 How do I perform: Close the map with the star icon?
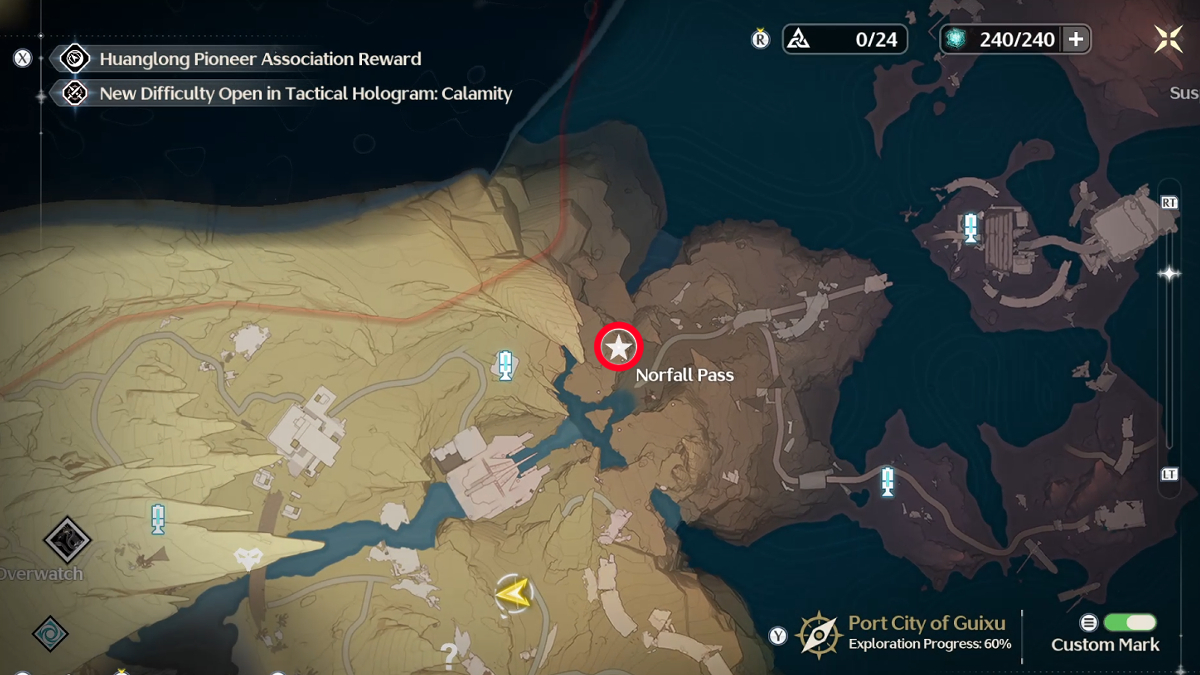pyautogui.click(x=1168, y=39)
